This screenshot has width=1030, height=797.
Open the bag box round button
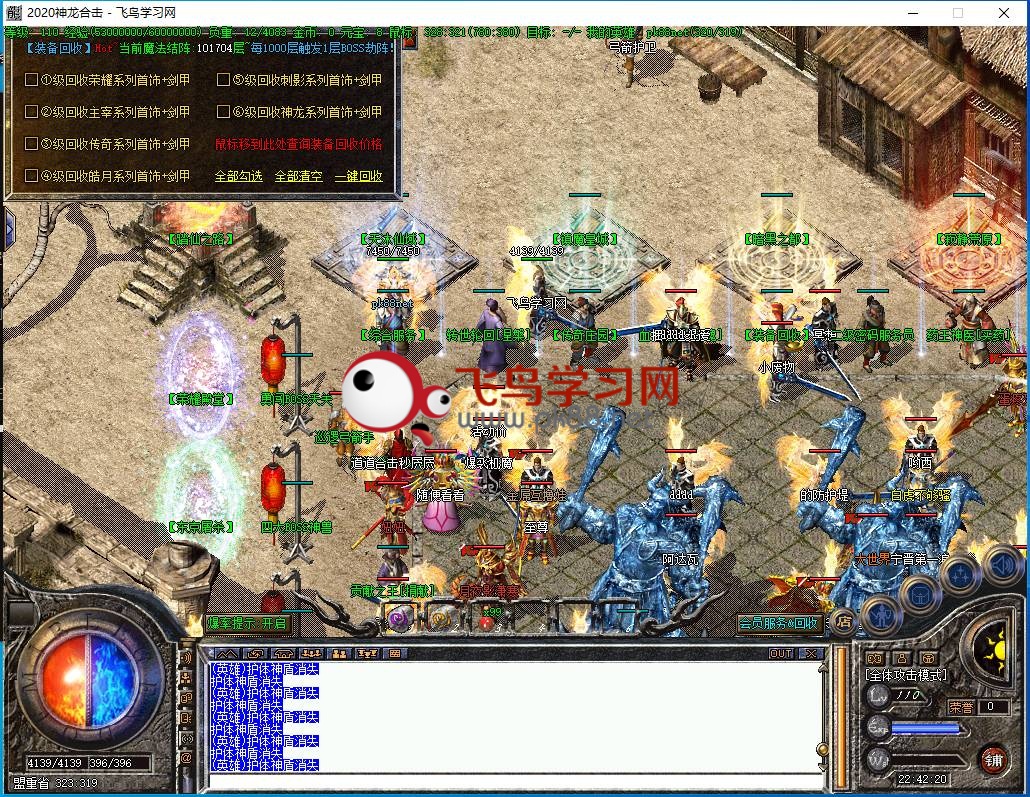tap(917, 594)
